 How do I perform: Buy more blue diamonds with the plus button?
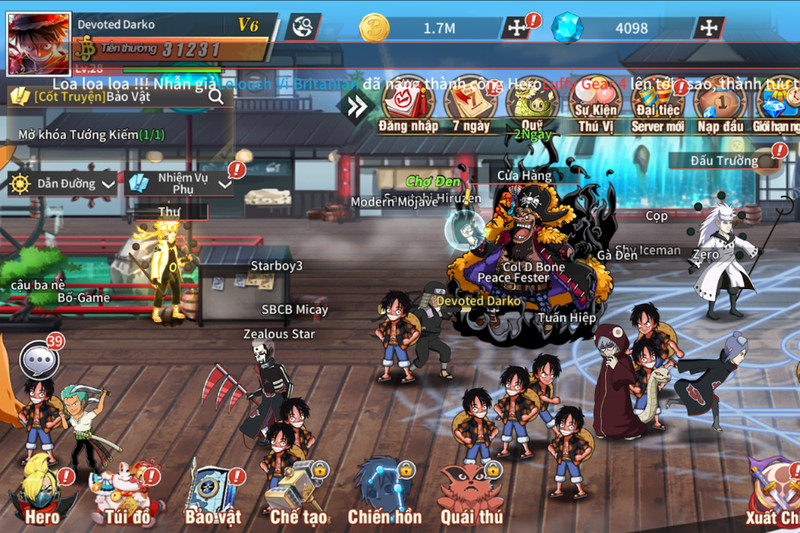pos(708,28)
